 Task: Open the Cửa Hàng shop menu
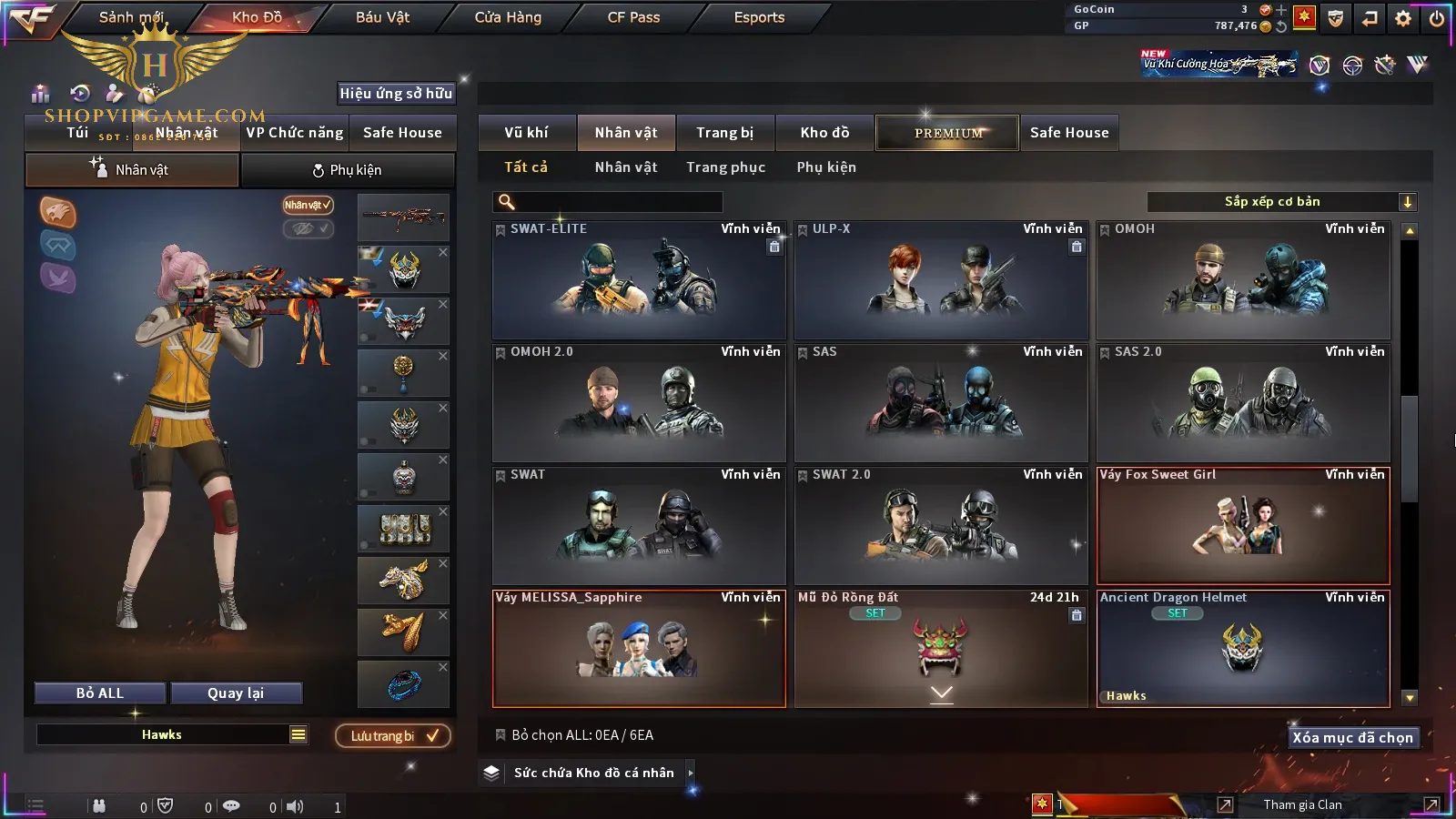pos(508,17)
